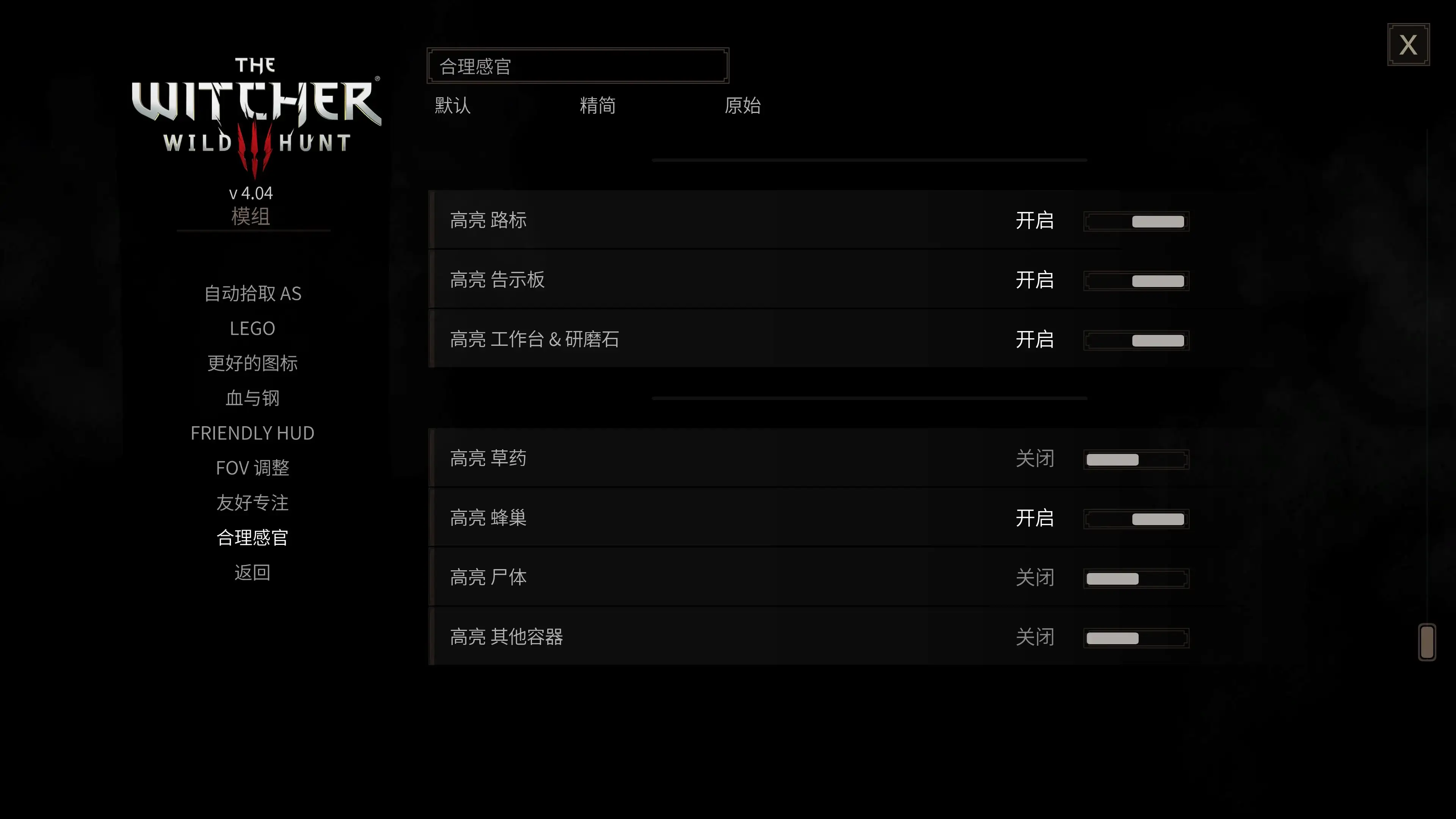Turn off the 高亮 告示板 switch
The image size is (1456, 819).
click(x=1136, y=281)
